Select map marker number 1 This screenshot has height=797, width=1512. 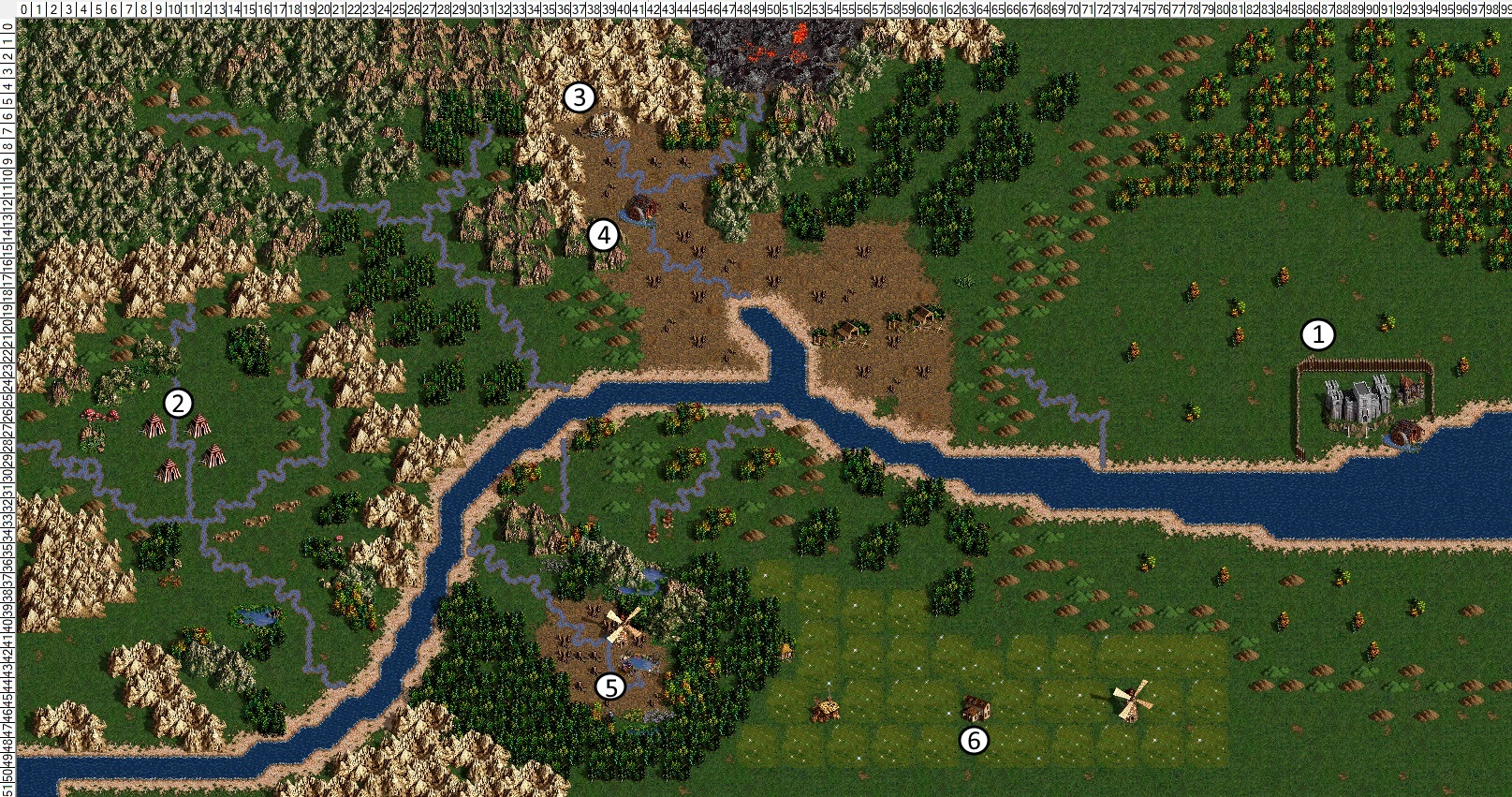point(1318,334)
